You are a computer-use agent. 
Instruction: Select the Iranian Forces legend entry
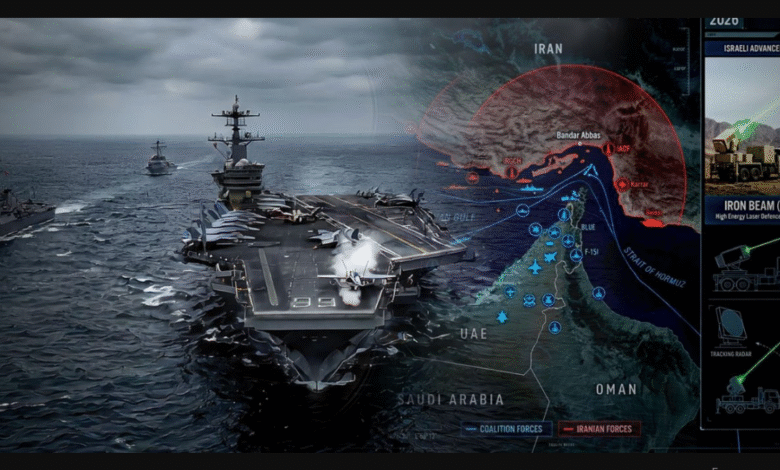[x=598, y=428]
